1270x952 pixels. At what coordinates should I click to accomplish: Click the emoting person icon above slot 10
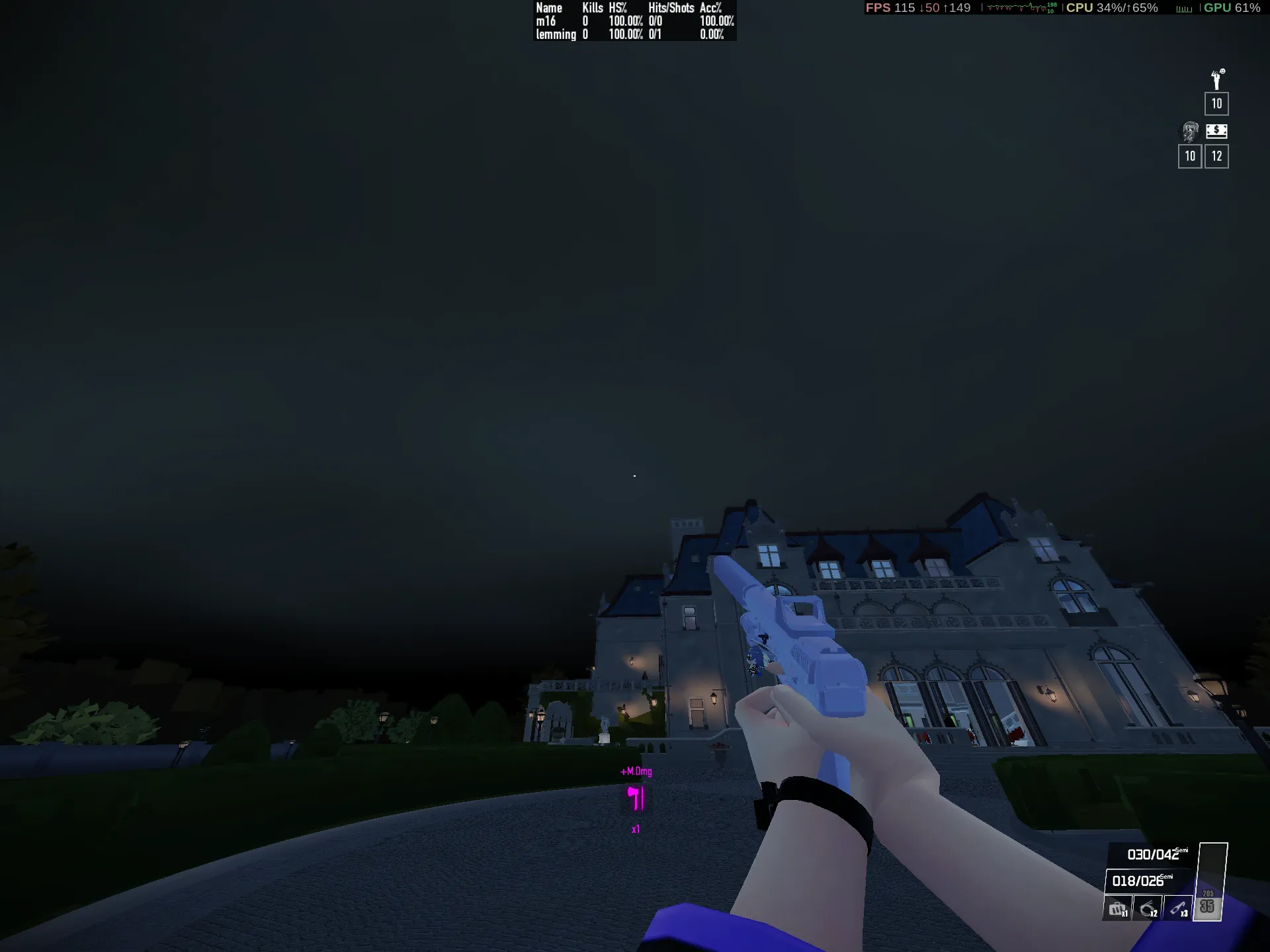click(x=1216, y=79)
